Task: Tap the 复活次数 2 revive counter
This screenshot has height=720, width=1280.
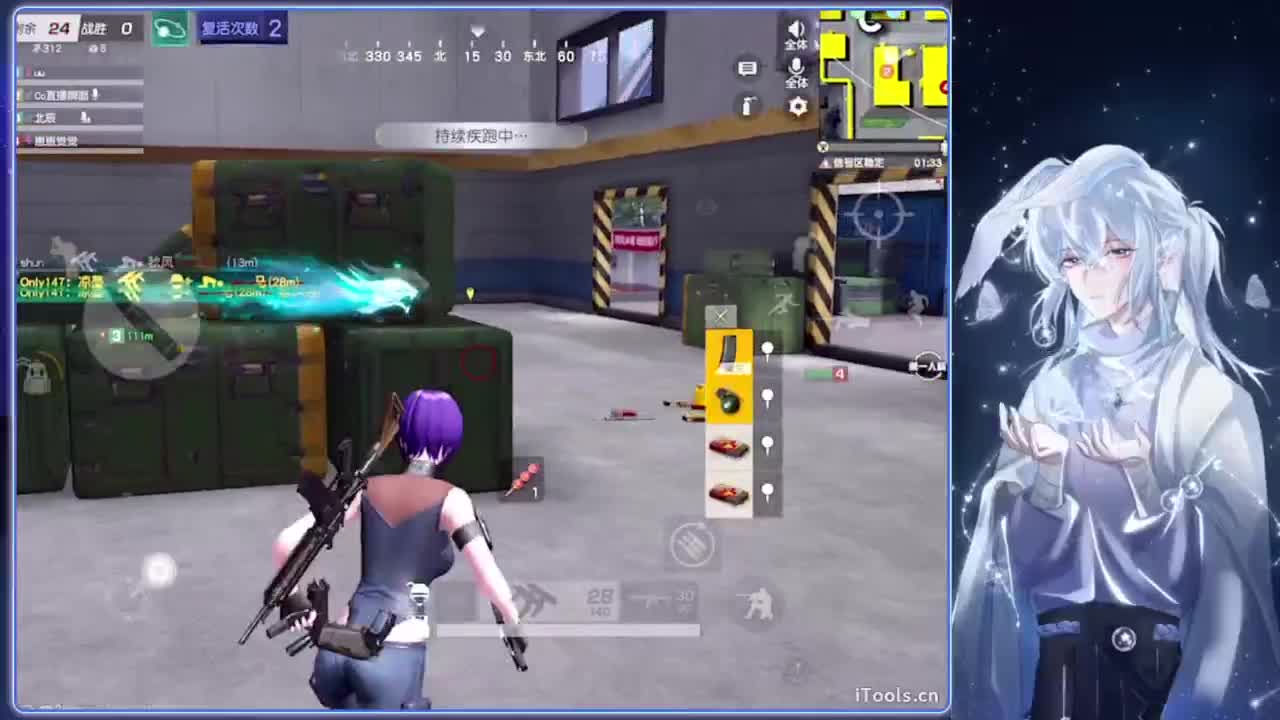Action: coord(242,28)
